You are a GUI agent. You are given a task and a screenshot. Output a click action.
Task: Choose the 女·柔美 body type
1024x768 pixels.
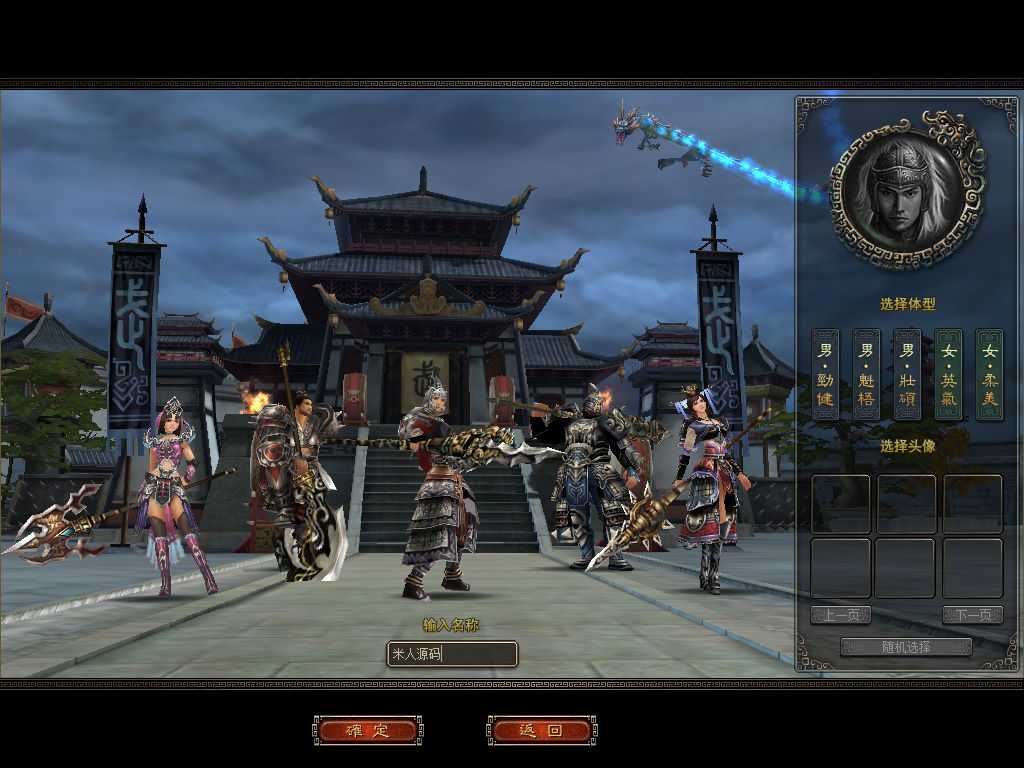989,374
